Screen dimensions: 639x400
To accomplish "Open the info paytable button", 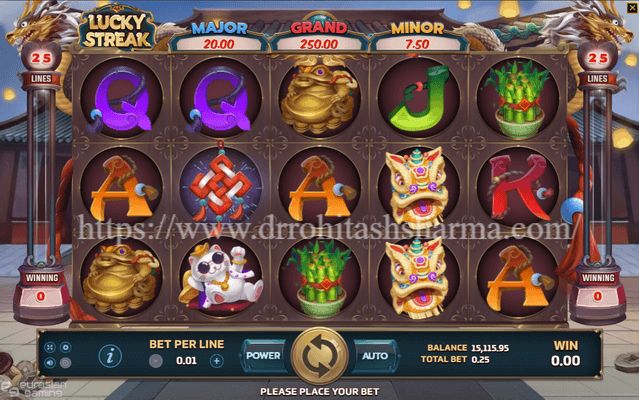I will [110, 356].
